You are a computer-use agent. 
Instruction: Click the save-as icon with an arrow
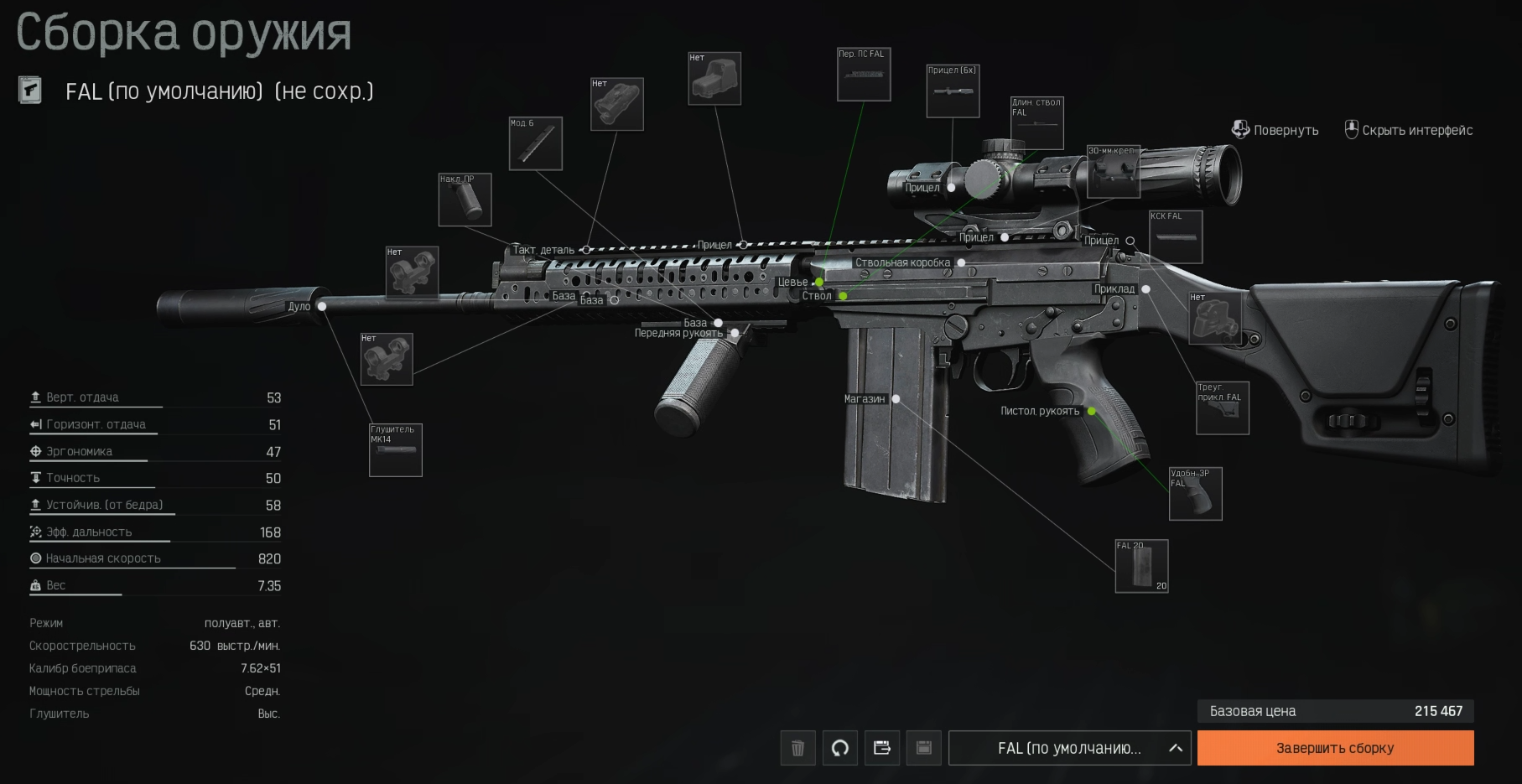click(x=881, y=748)
